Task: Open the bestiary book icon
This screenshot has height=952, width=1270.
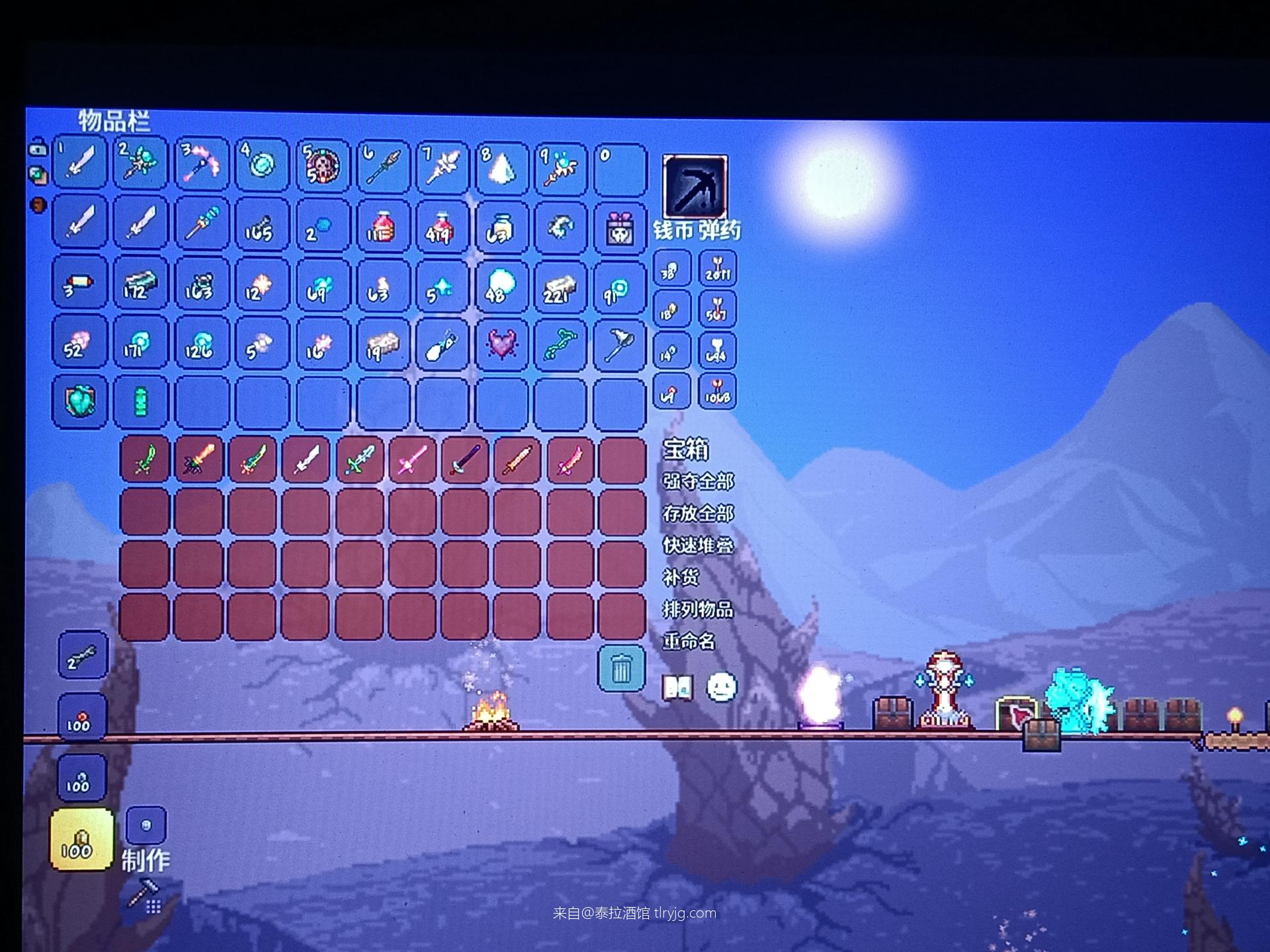Action: (678, 688)
